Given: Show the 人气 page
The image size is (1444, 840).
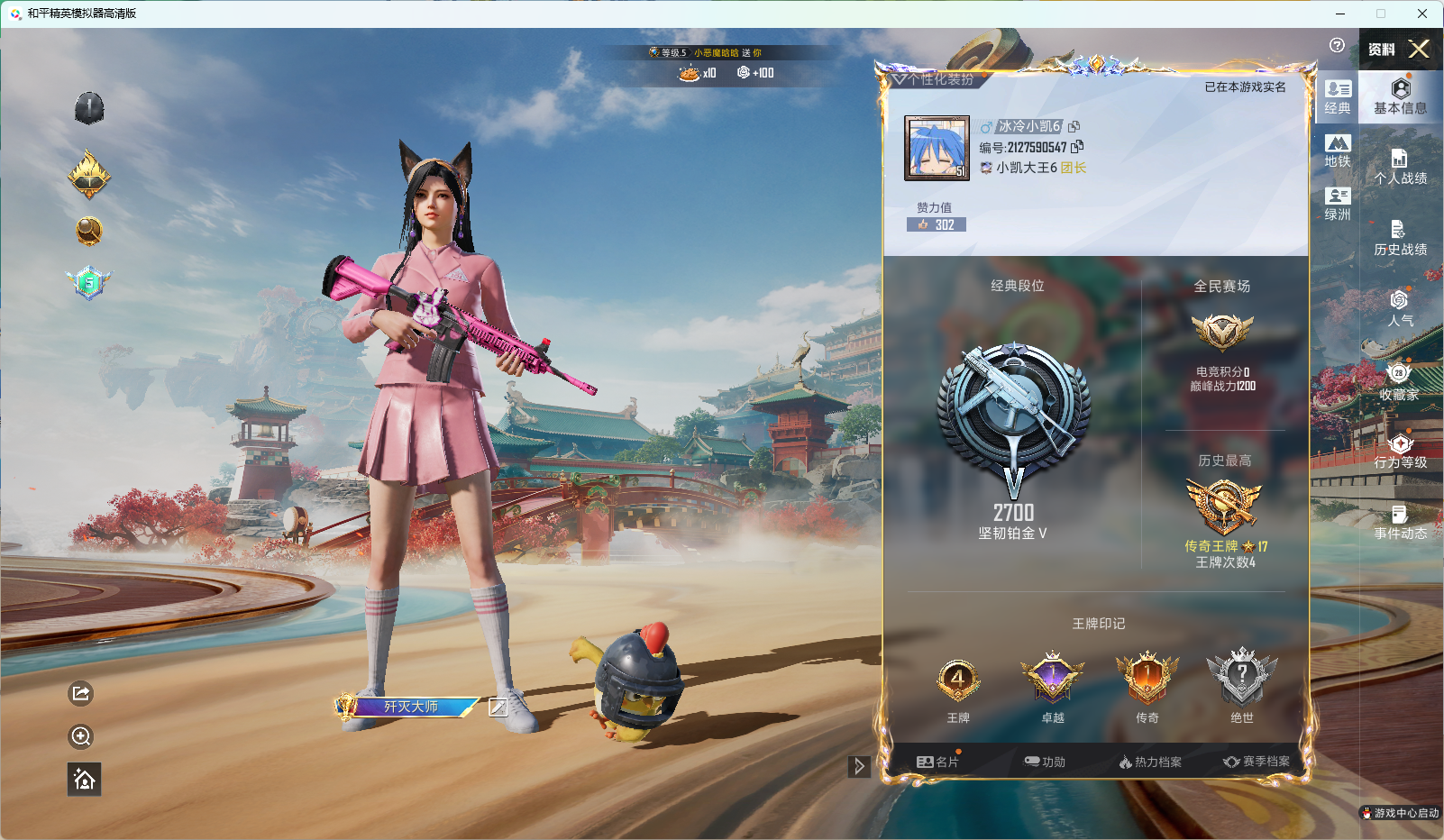Looking at the screenshot, I should click(1400, 308).
